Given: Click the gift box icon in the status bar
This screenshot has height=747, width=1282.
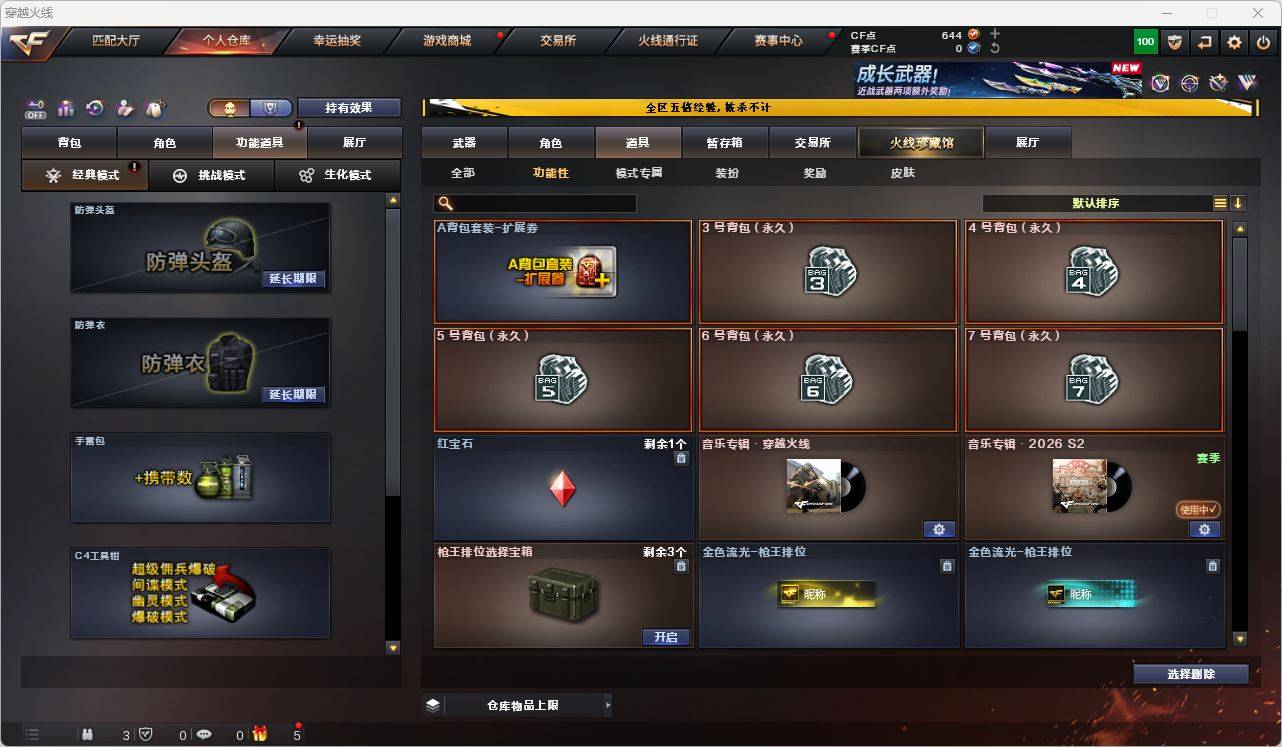Looking at the screenshot, I should [x=259, y=733].
